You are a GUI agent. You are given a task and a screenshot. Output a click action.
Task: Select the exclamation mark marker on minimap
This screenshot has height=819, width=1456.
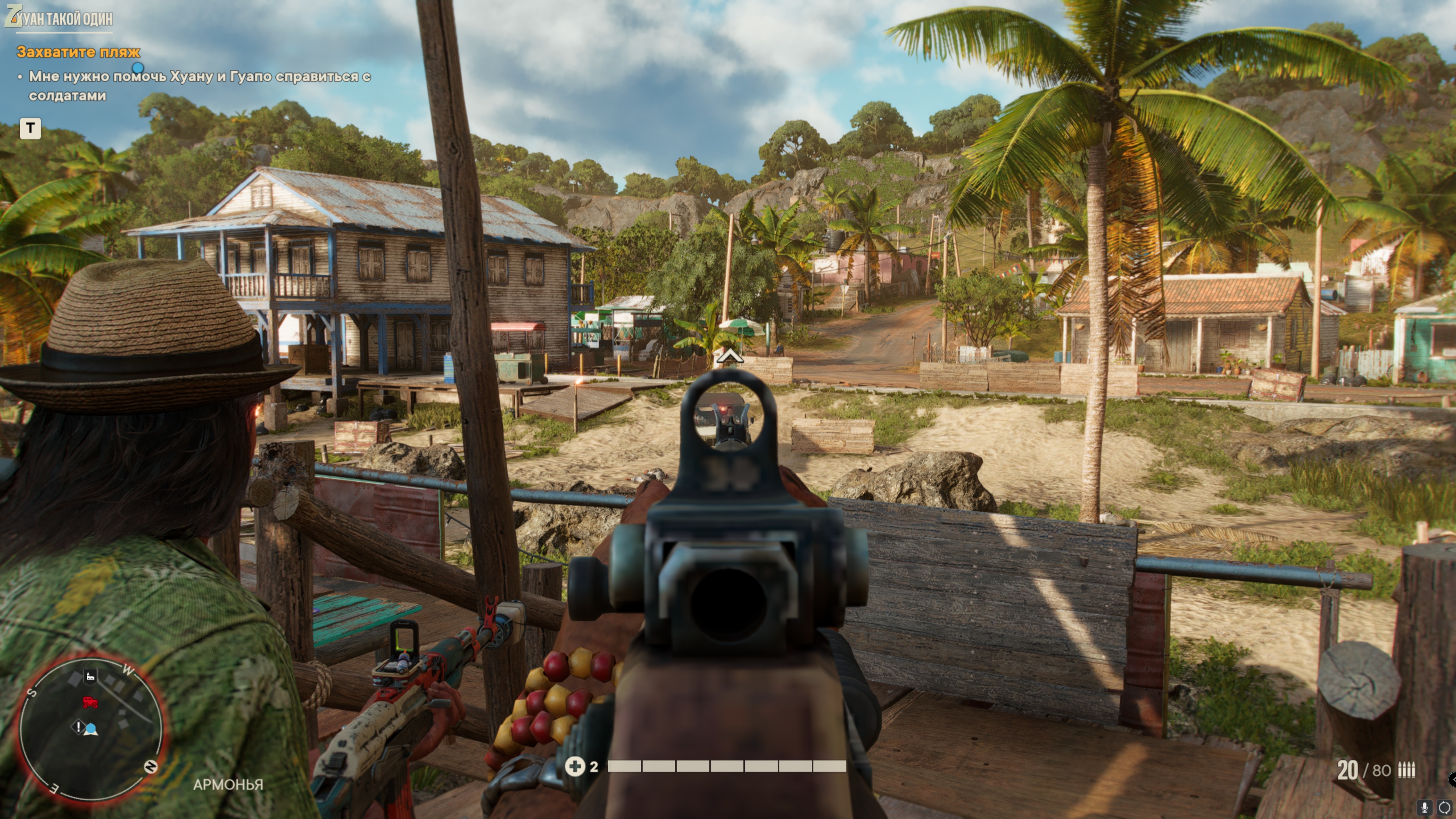click(78, 726)
